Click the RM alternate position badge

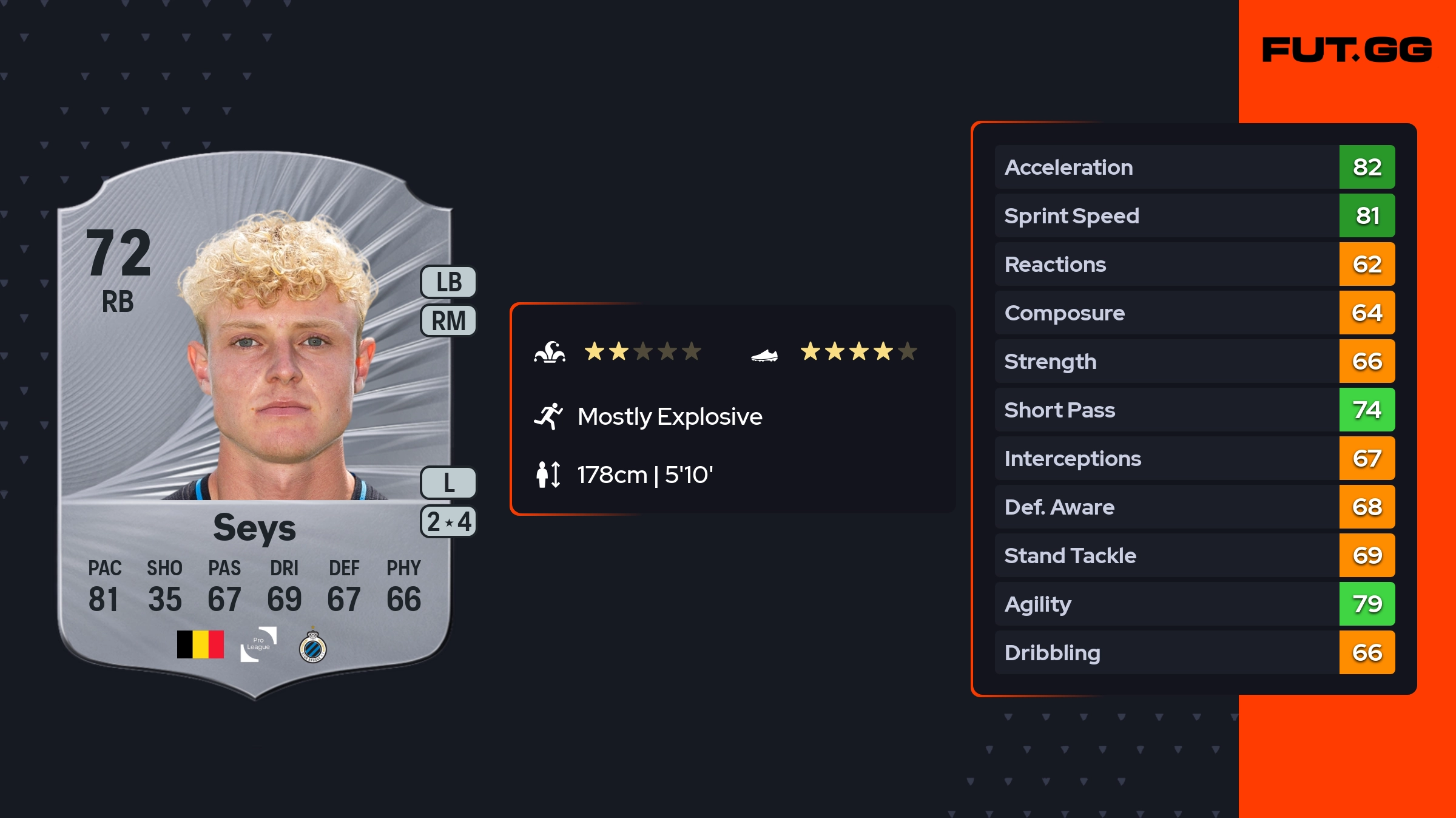448,320
